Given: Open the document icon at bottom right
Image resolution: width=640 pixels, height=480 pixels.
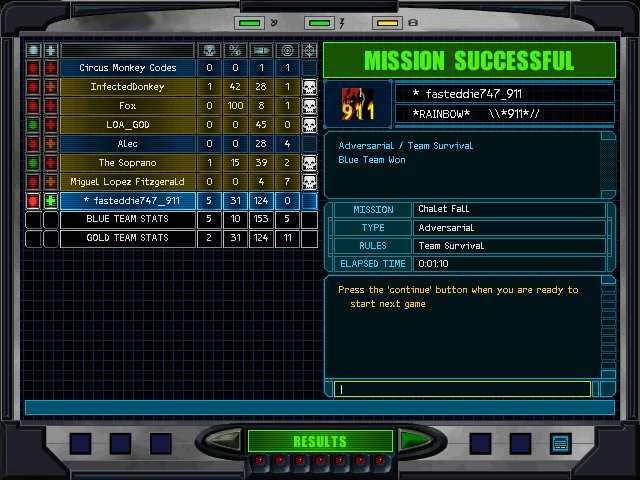Looking at the screenshot, I should pyautogui.click(x=560, y=442).
